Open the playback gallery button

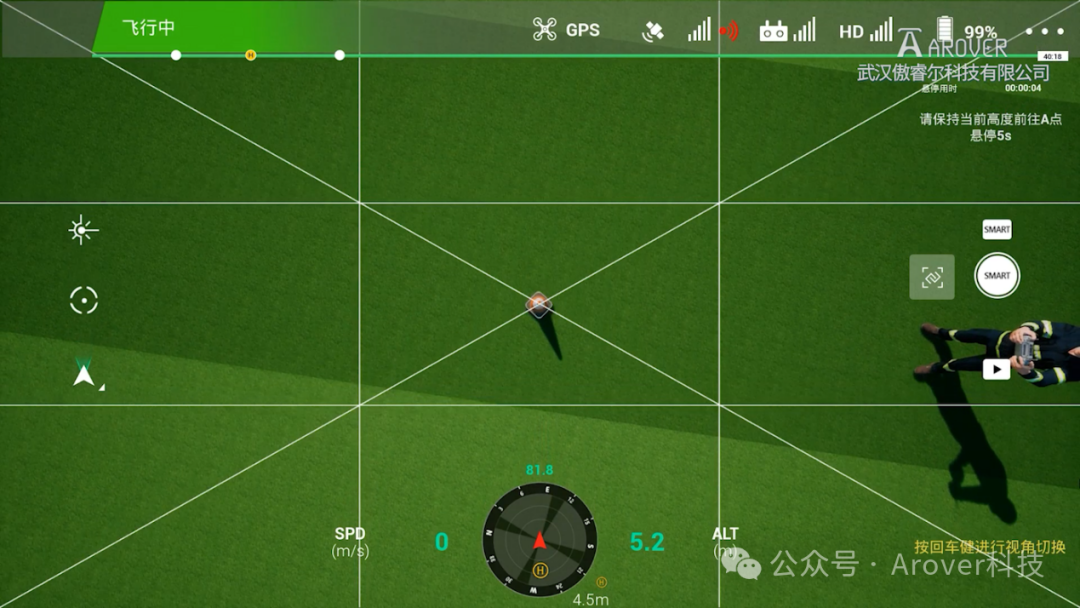pyautogui.click(x=996, y=369)
